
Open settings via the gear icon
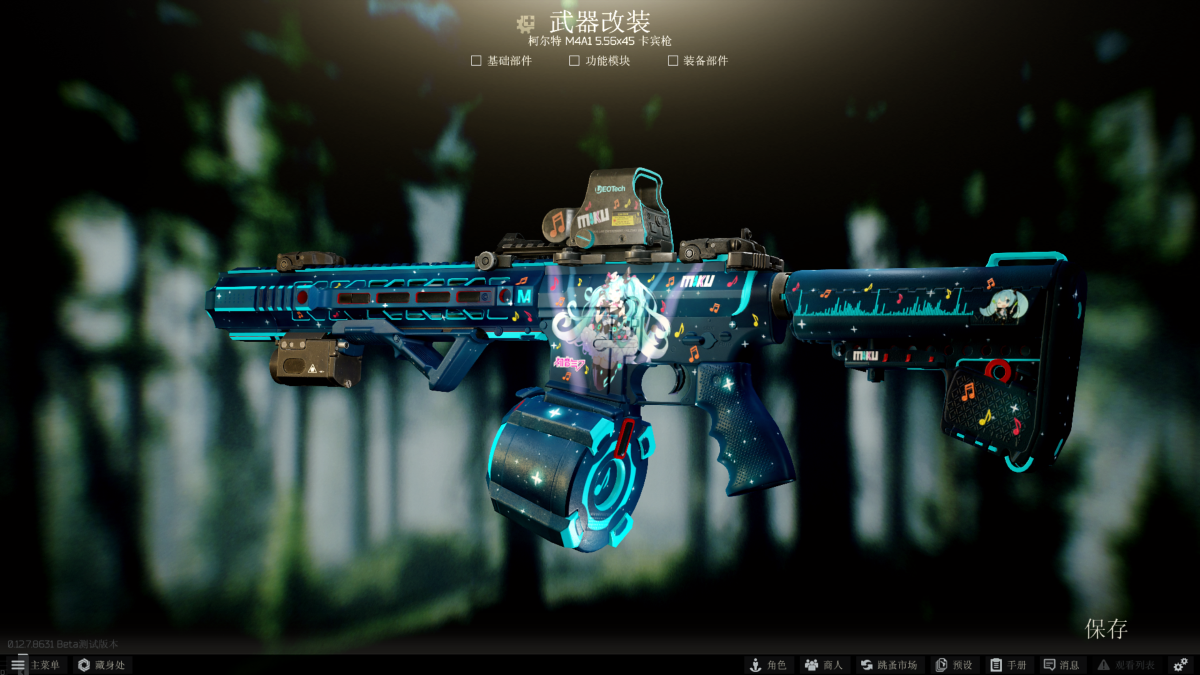coord(1180,665)
